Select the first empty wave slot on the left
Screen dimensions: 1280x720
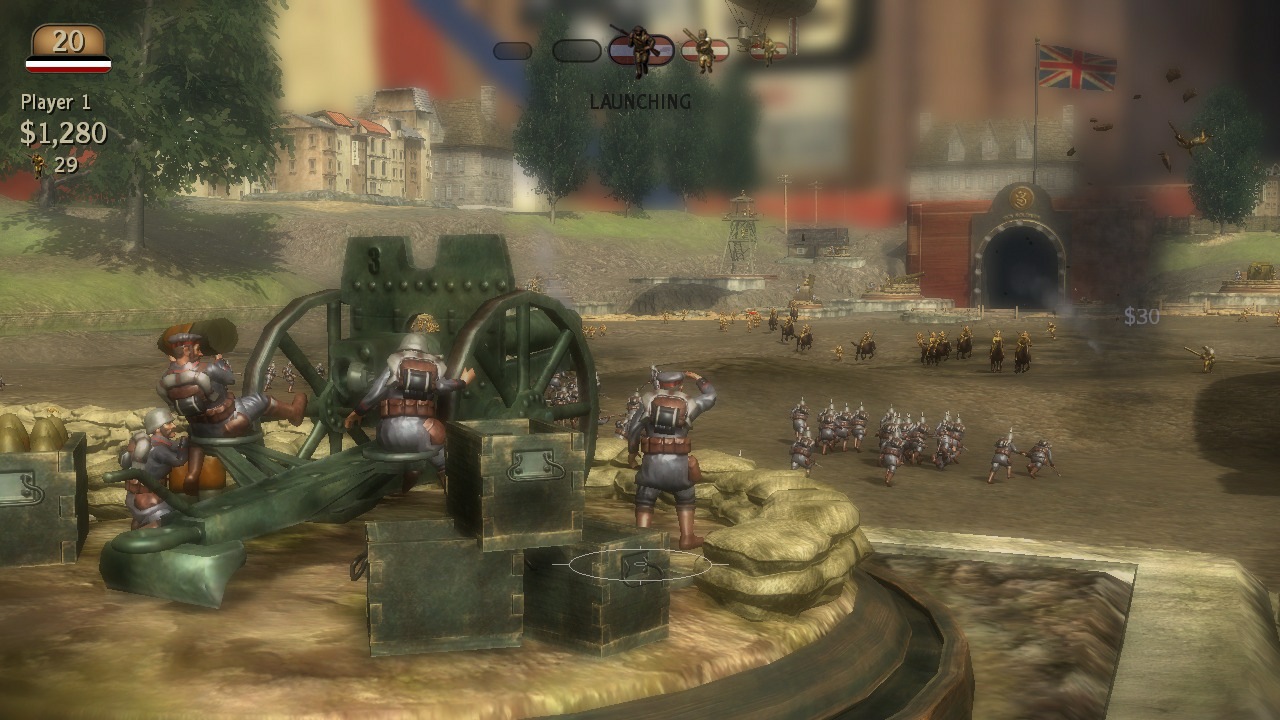[513, 48]
